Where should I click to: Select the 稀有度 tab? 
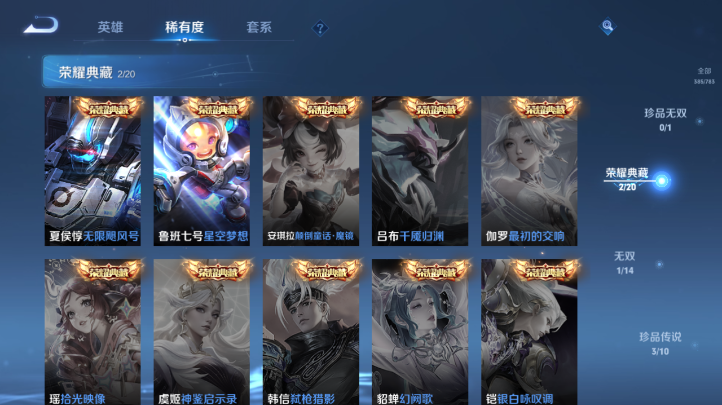pos(184,28)
